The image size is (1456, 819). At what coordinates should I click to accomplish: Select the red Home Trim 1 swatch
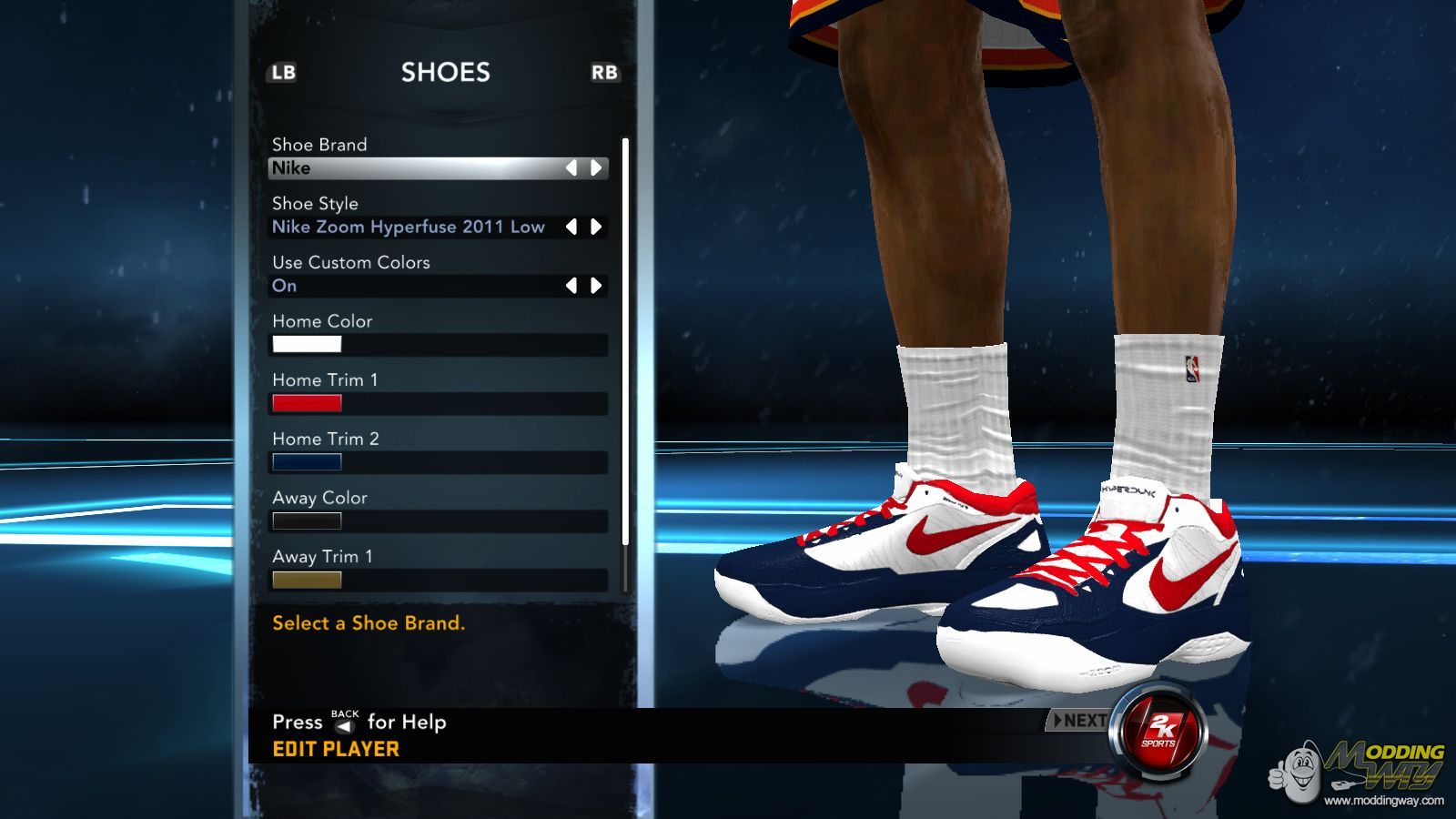[307, 403]
